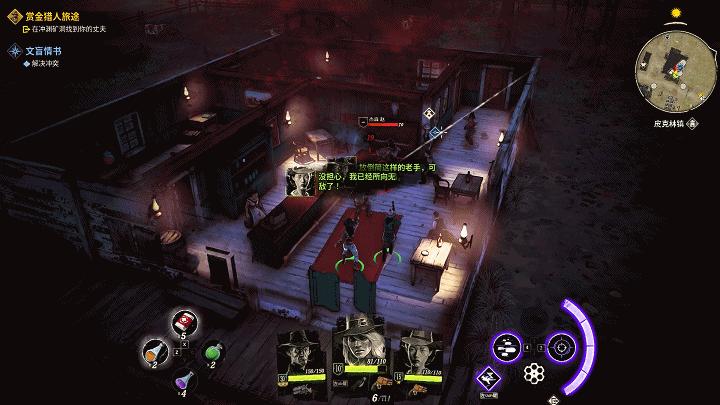
Task: Select the left dark-hat cowboy portrait
Action: 297,353
